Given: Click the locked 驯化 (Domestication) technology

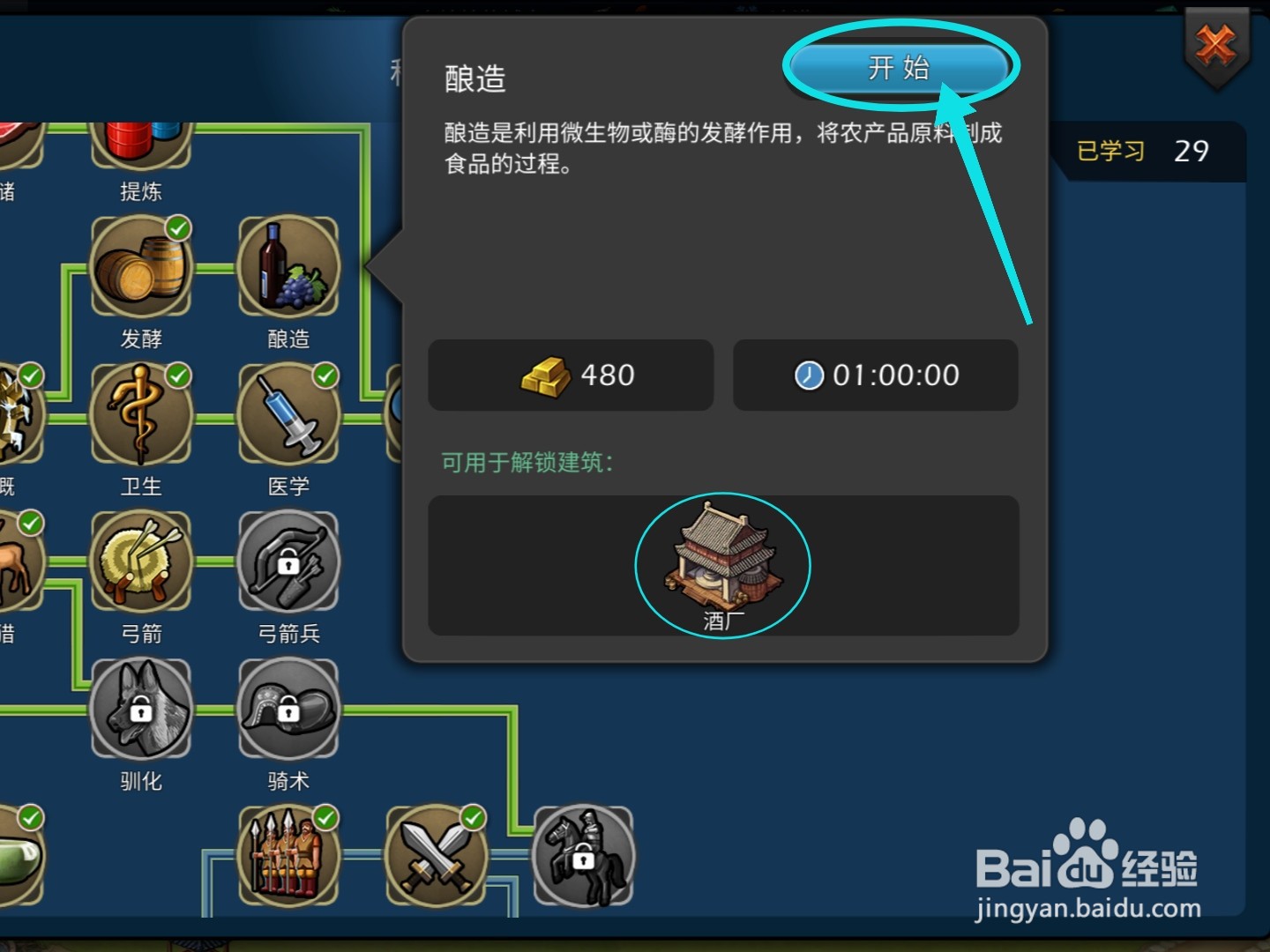Looking at the screenshot, I should [x=141, y=710].
